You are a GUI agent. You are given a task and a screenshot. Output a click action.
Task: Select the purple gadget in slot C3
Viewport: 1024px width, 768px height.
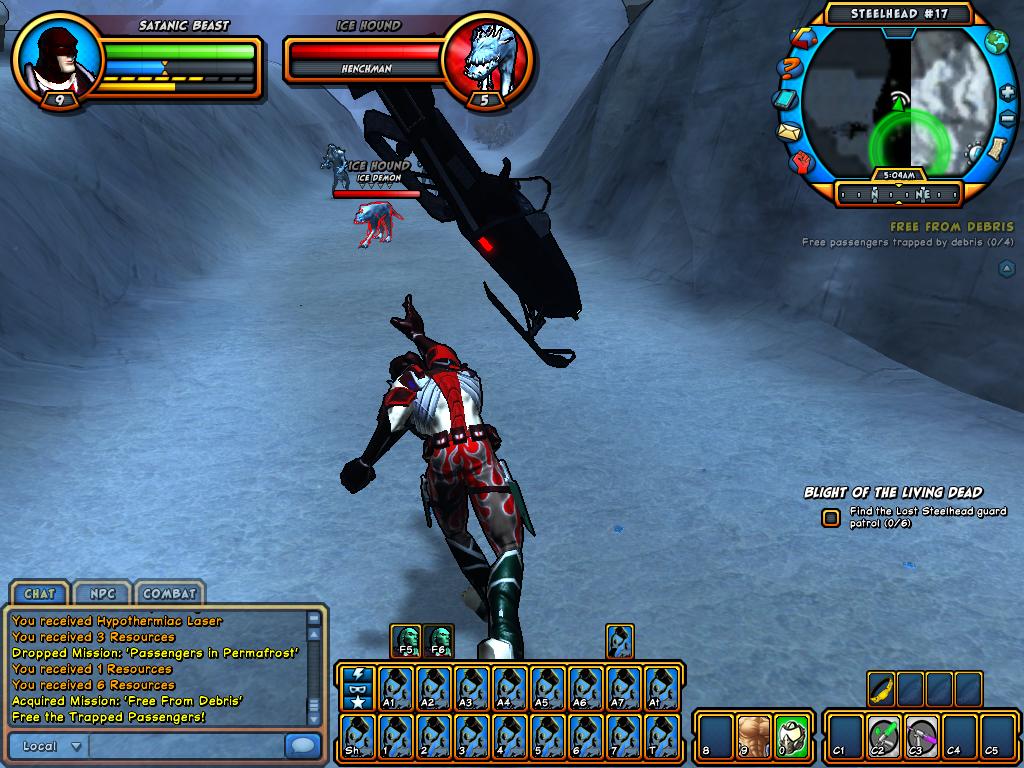pyautogui.click(x=920, y=735)
